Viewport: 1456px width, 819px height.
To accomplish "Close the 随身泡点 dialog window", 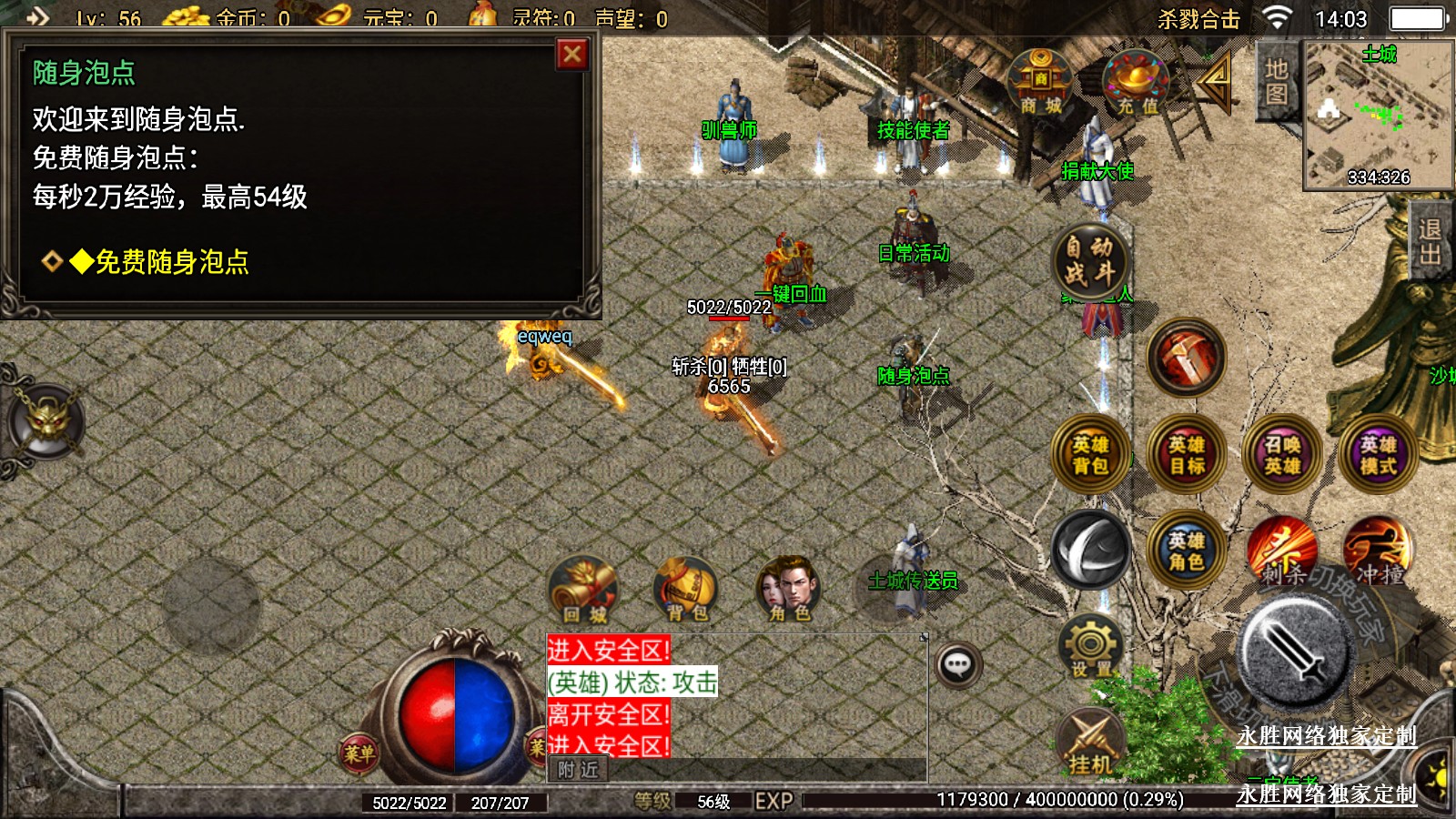I will coord(572,55).
